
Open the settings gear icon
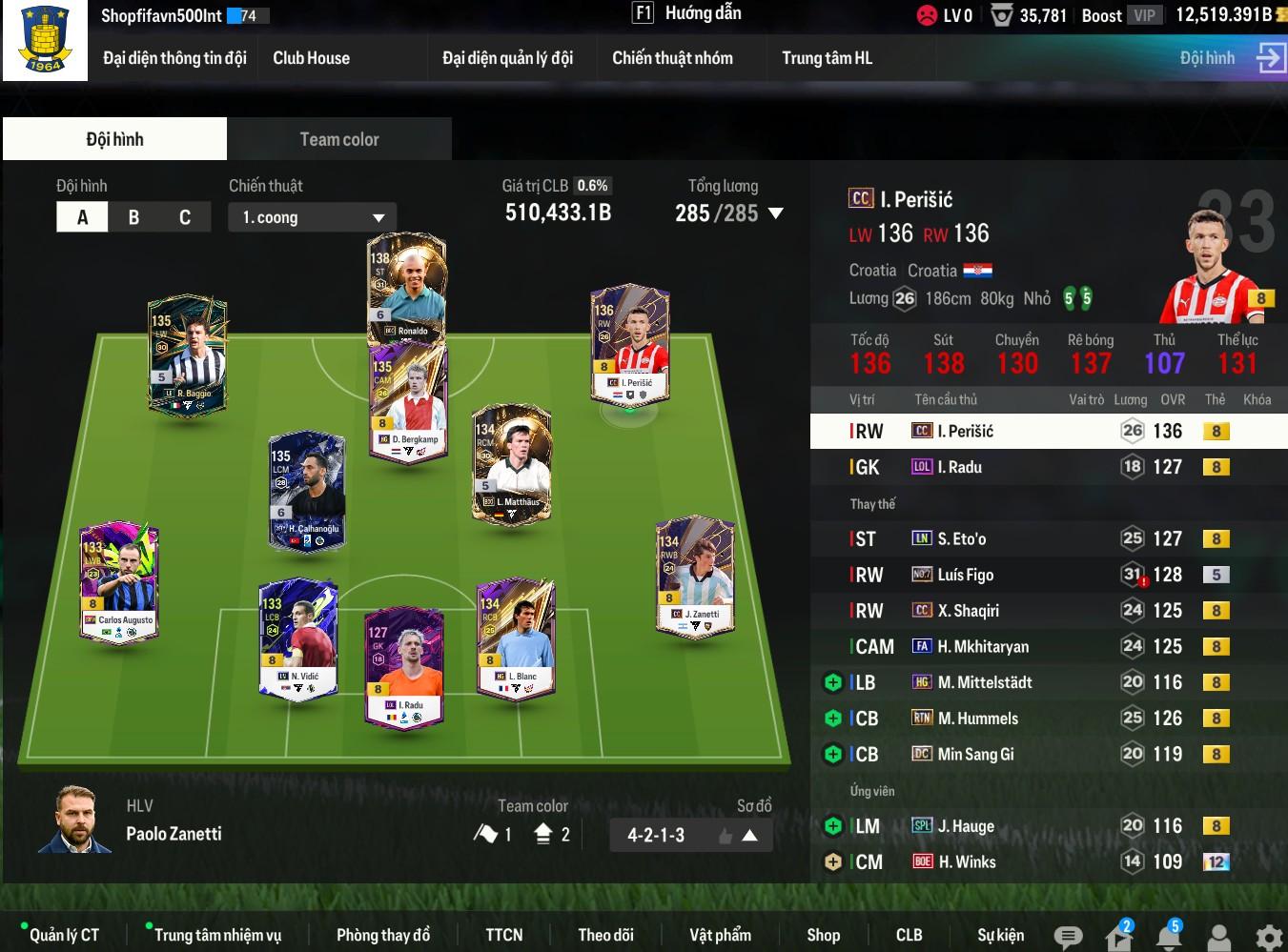click(x=1268, y=937)
